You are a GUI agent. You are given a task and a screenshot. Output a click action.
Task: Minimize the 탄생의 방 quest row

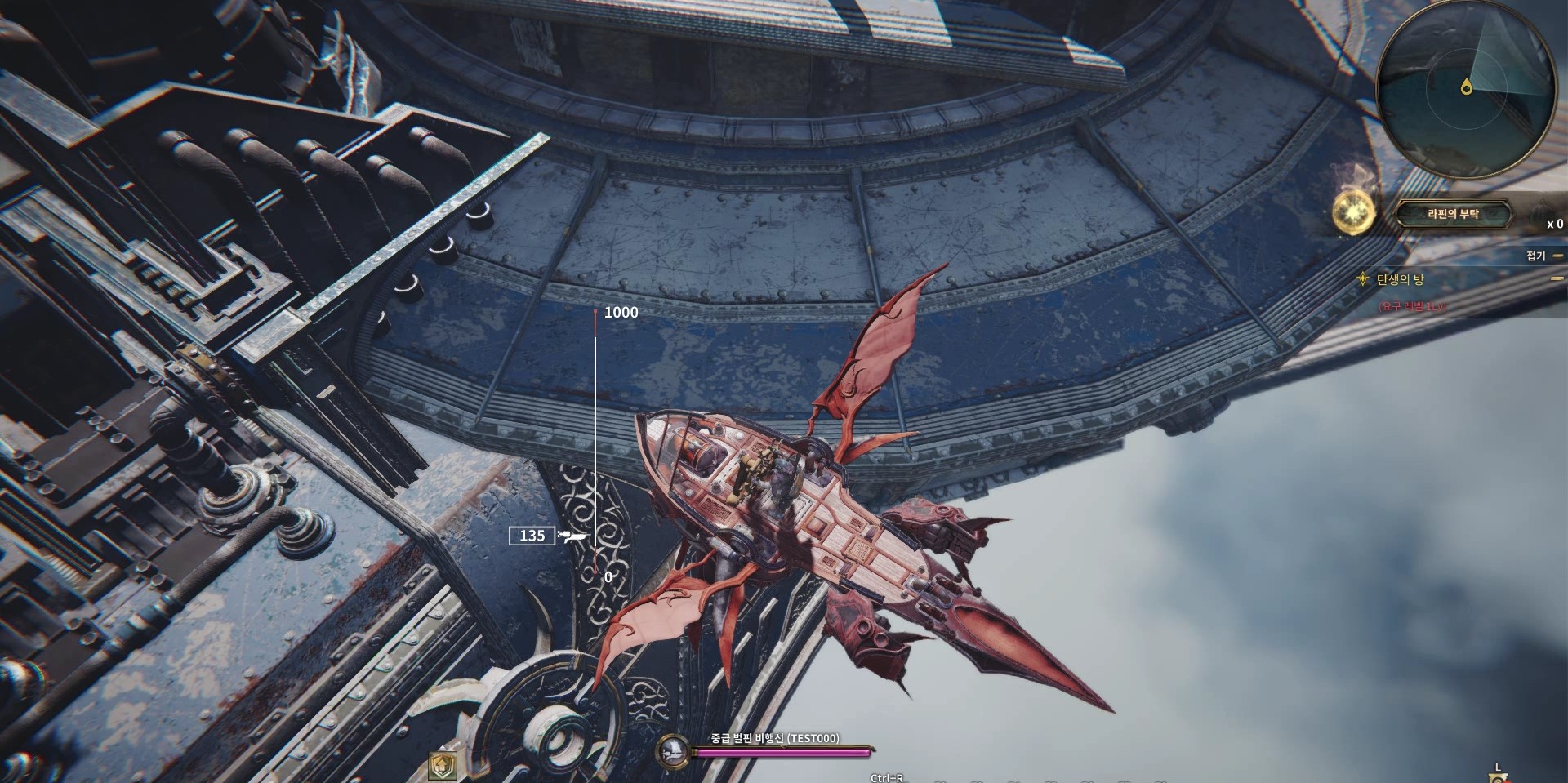point(1557,278)
